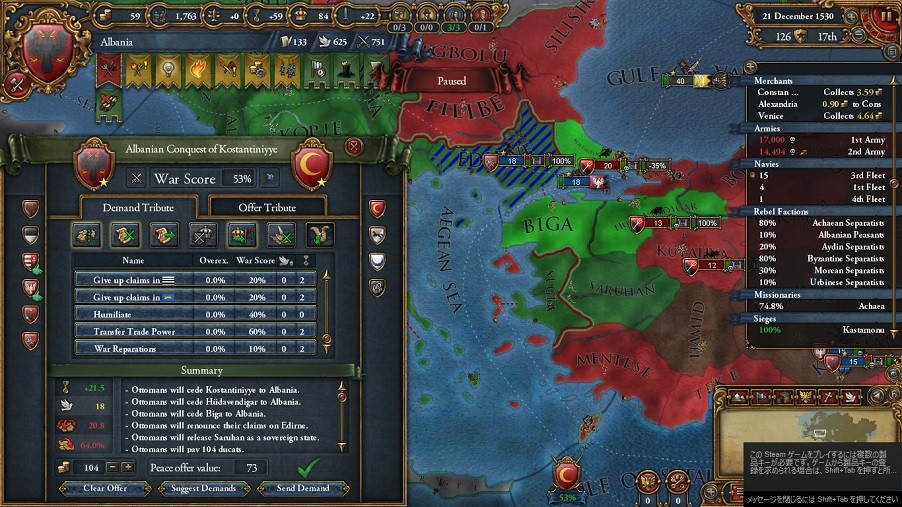Increase the ducats demanded with plus button
The width and height of the screenshot is (902, 507).
pyautogui.click(x=127, y=467)
